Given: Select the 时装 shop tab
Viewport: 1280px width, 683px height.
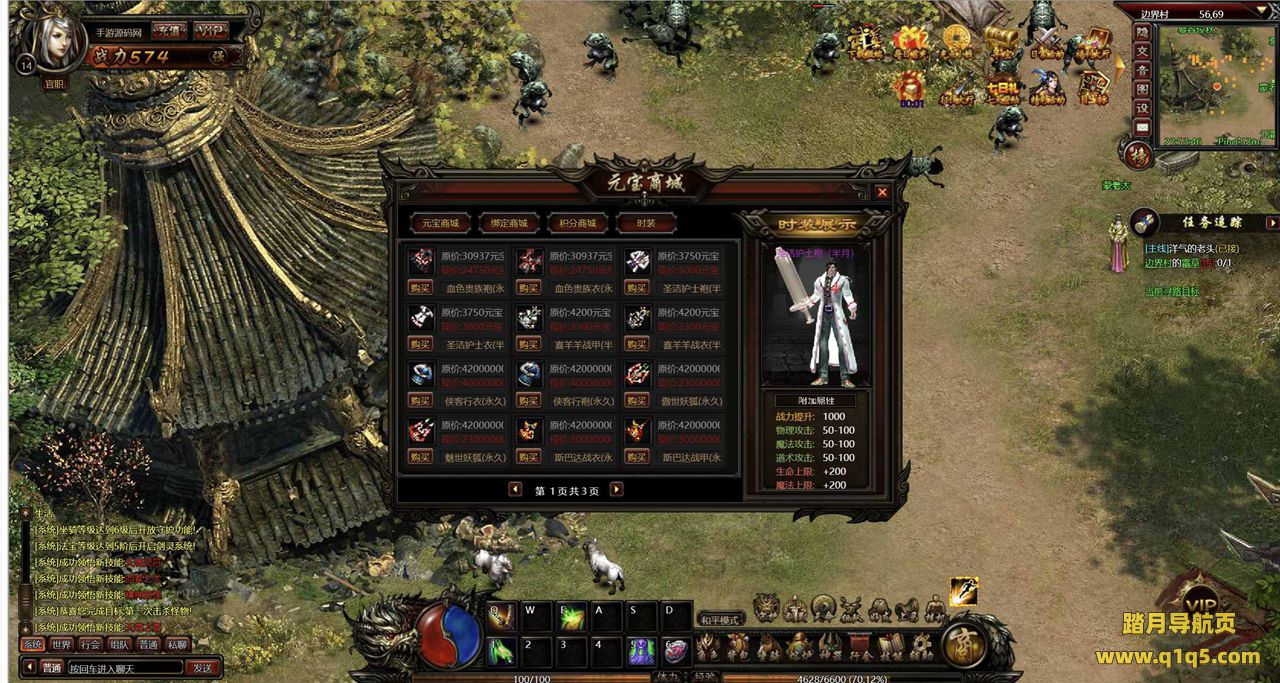Looking at the screenshot, I should (646, 223).
